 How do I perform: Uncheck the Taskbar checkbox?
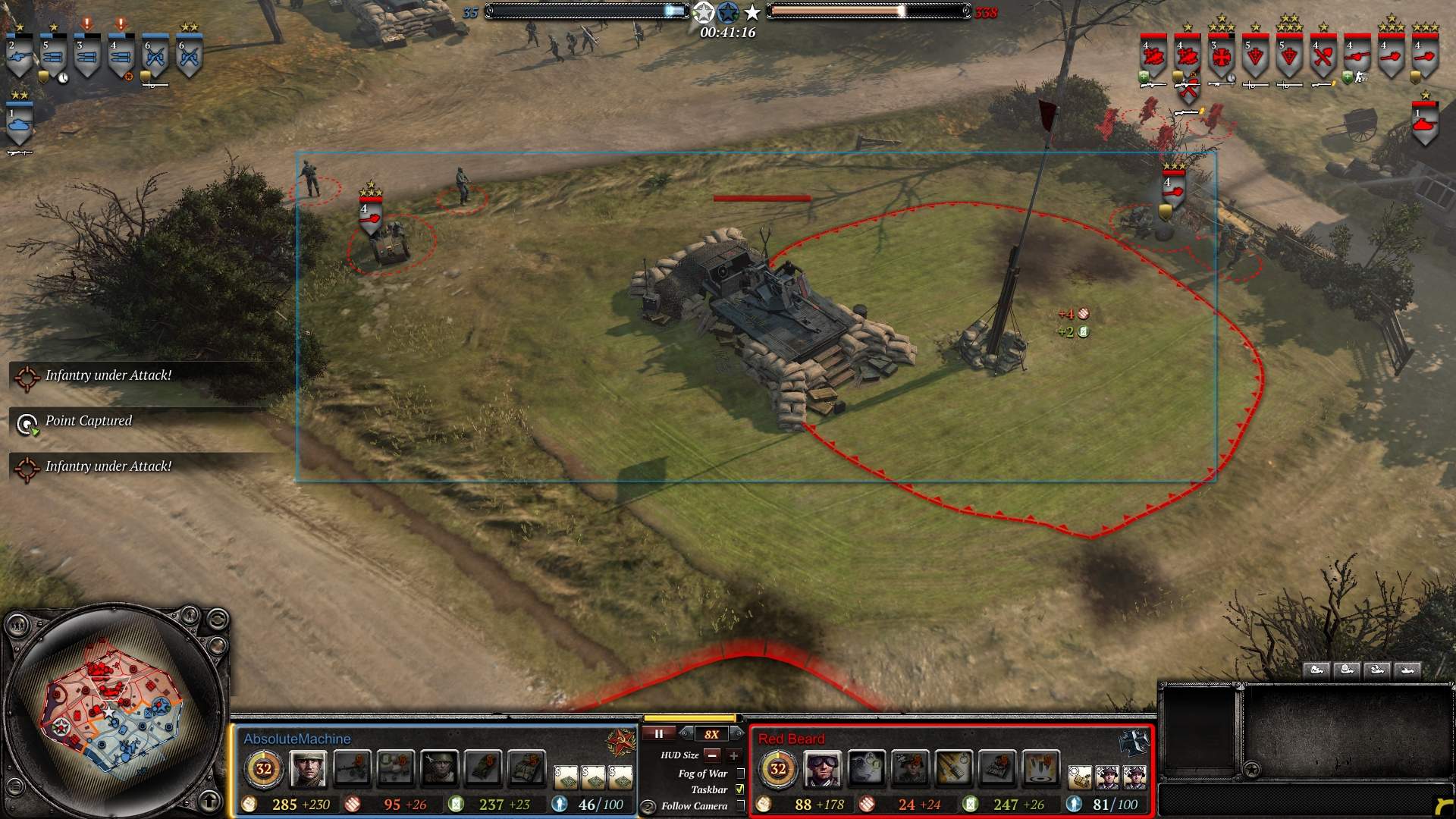coord(741,789)
